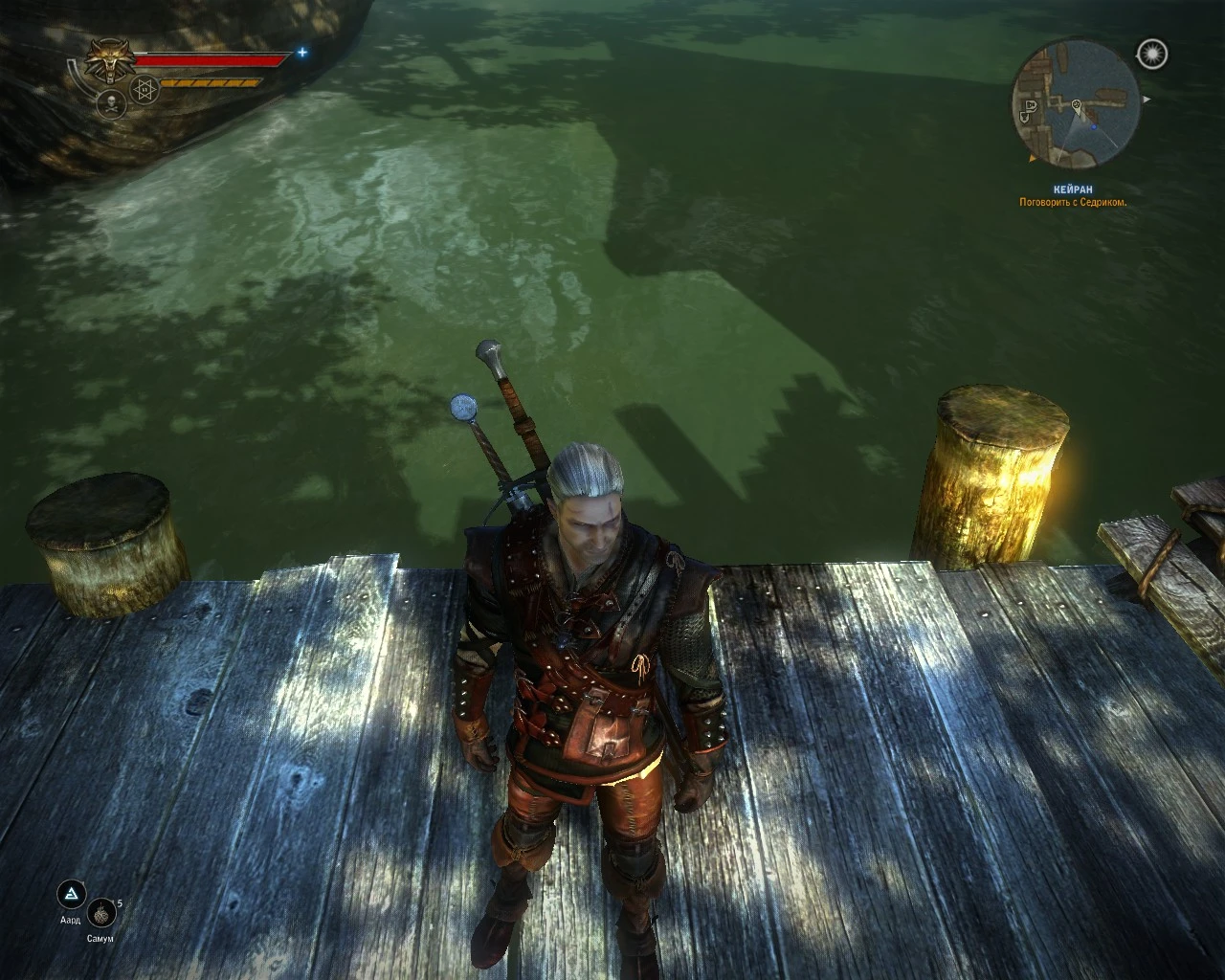Click the shield vendor icon on minimap
Image resolution: width=1225 pixels, height=980 pixels.
point(1024,117)
